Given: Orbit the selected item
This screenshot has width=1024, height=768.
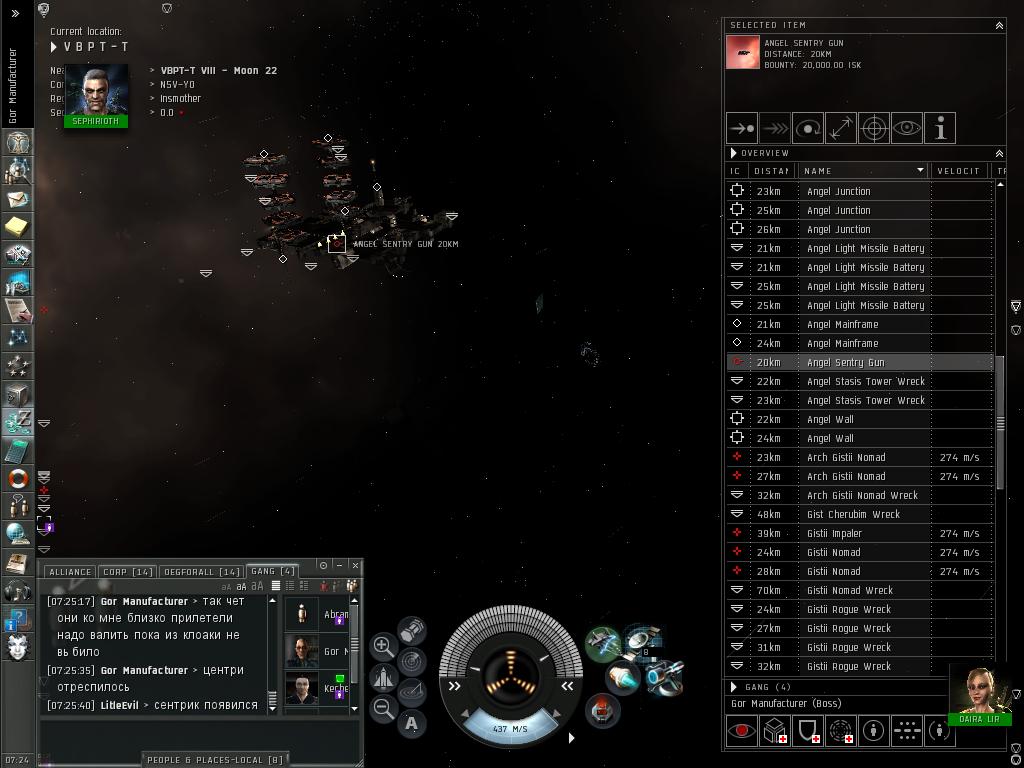Looking at the screenshot, I should click(808, 128).
